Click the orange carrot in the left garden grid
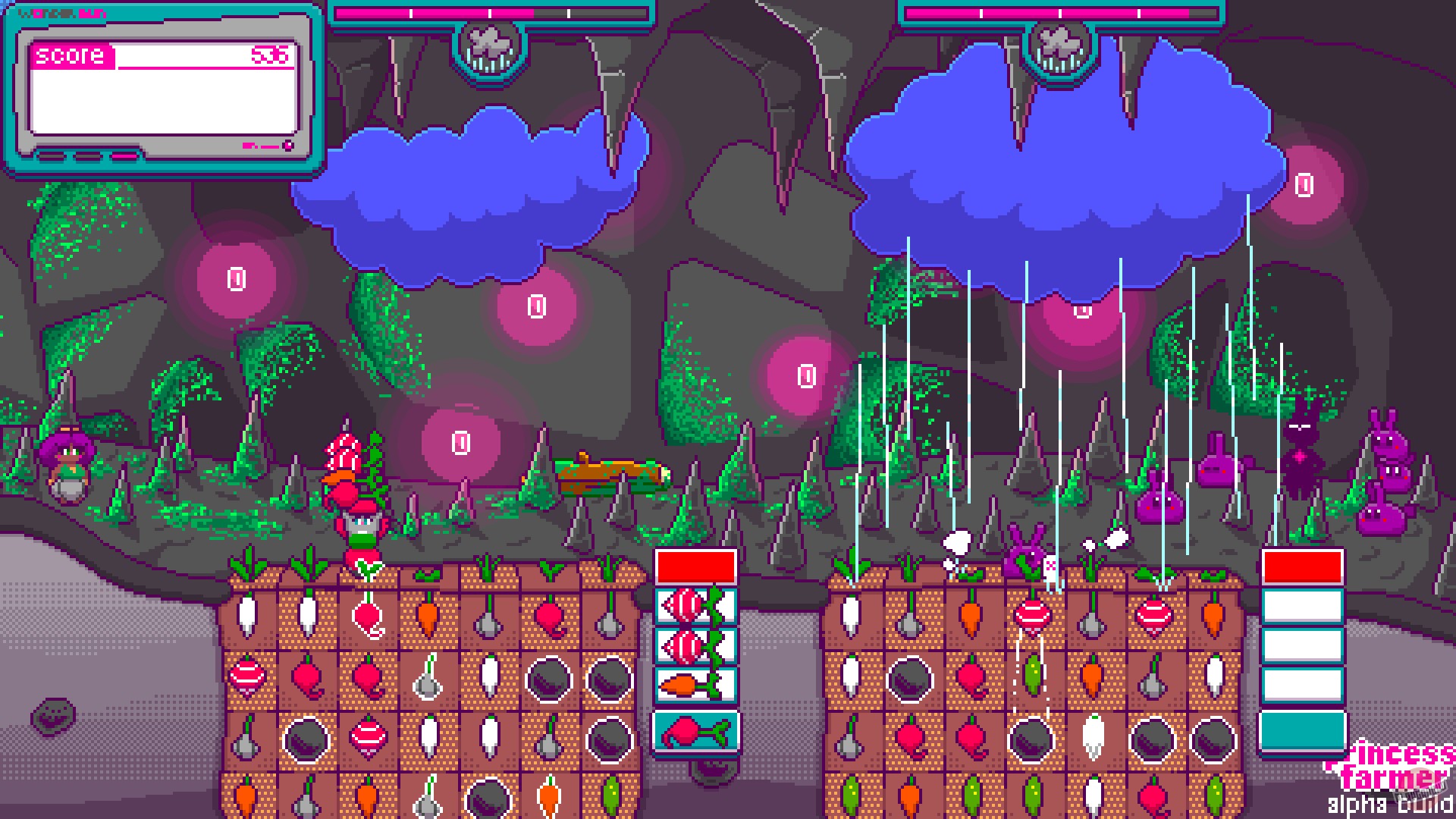This screenshot has width=1456, height=819. coord(425,616)
